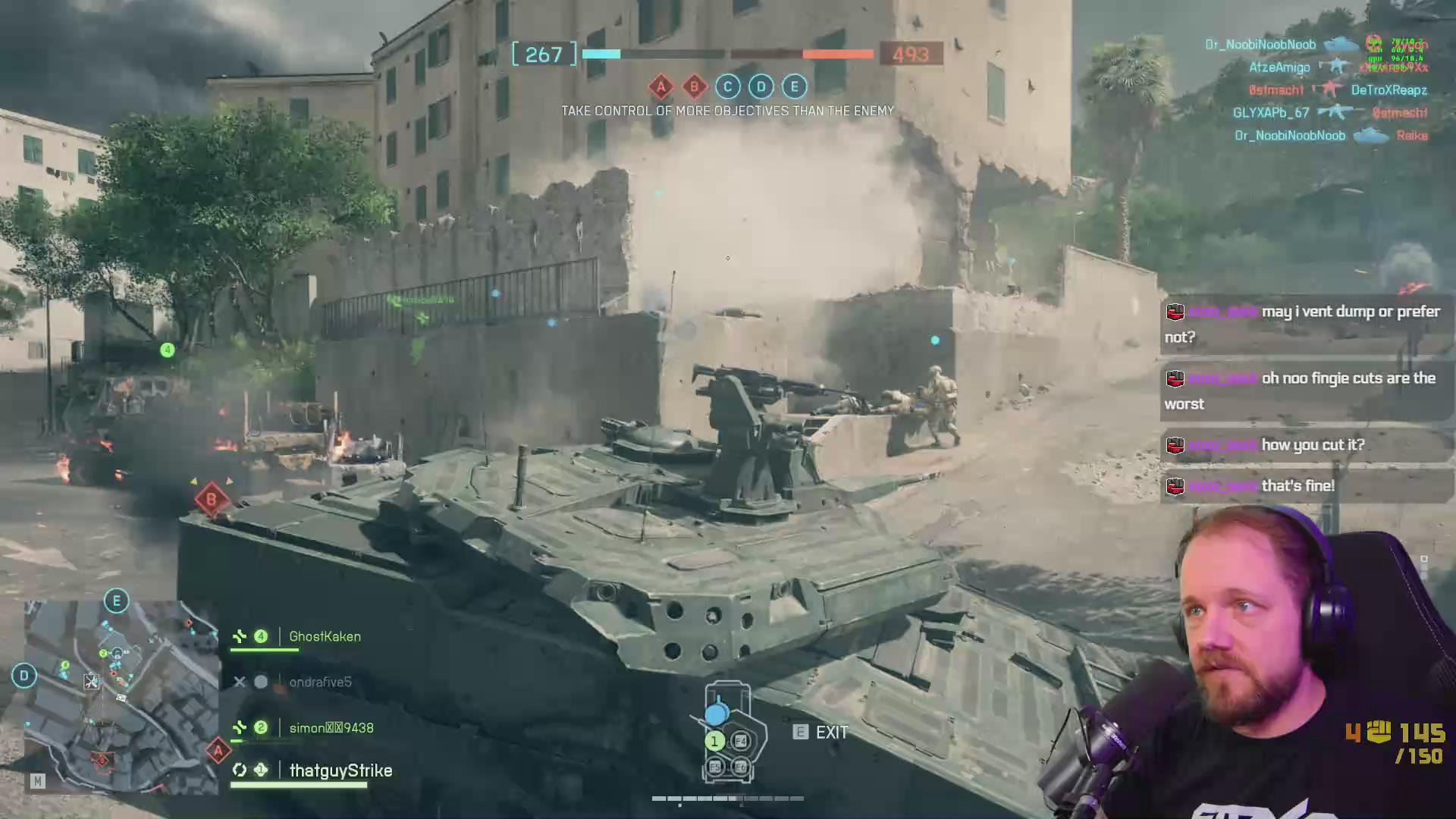Click vehicle seat F4 indicator
This screenshot has width=1456, height=819.
[x=741, y=742]
